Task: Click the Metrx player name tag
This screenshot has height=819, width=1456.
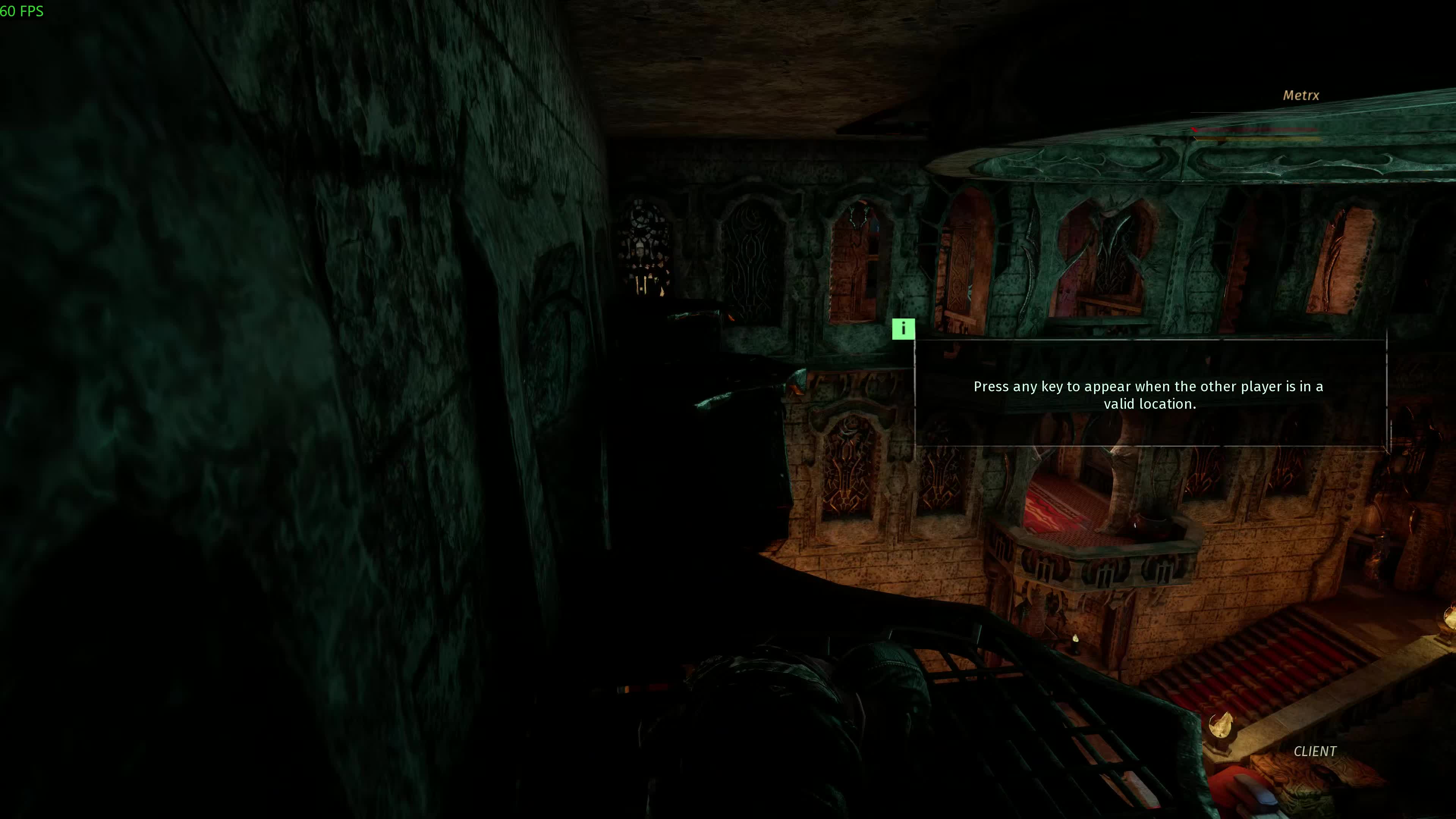Action: click(1300, 96)
